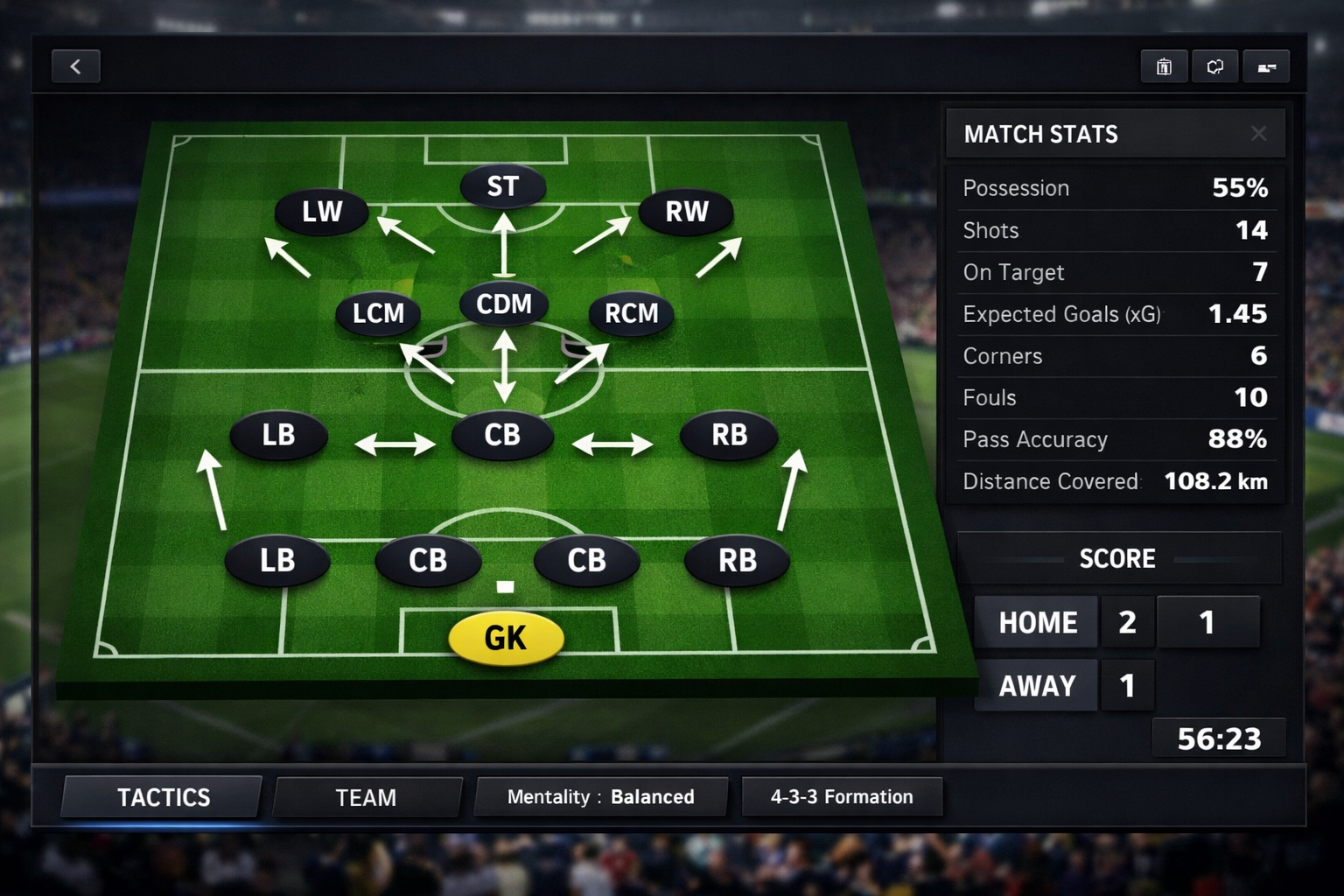This screenshot has height=896, width=1344.
Task: Select the LW position marker
Action: [x=320, y=211]
